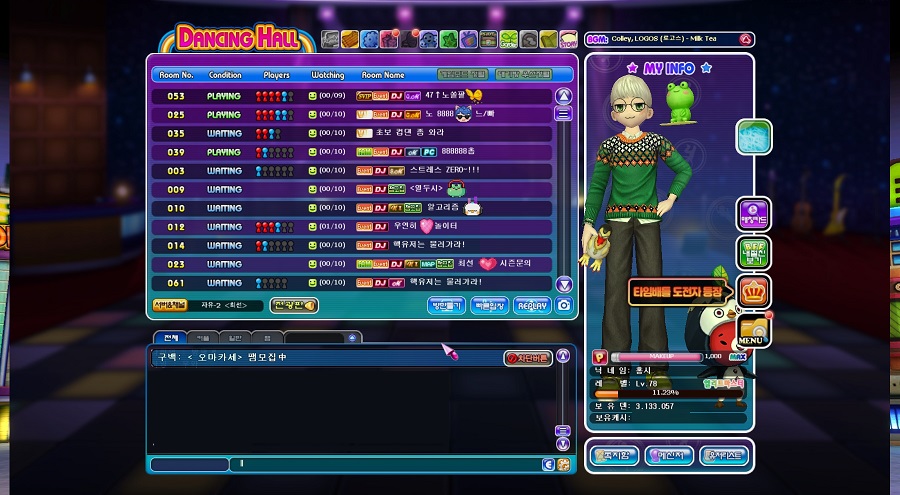Sort the room list by Room No. header

[x=175, y=75]
